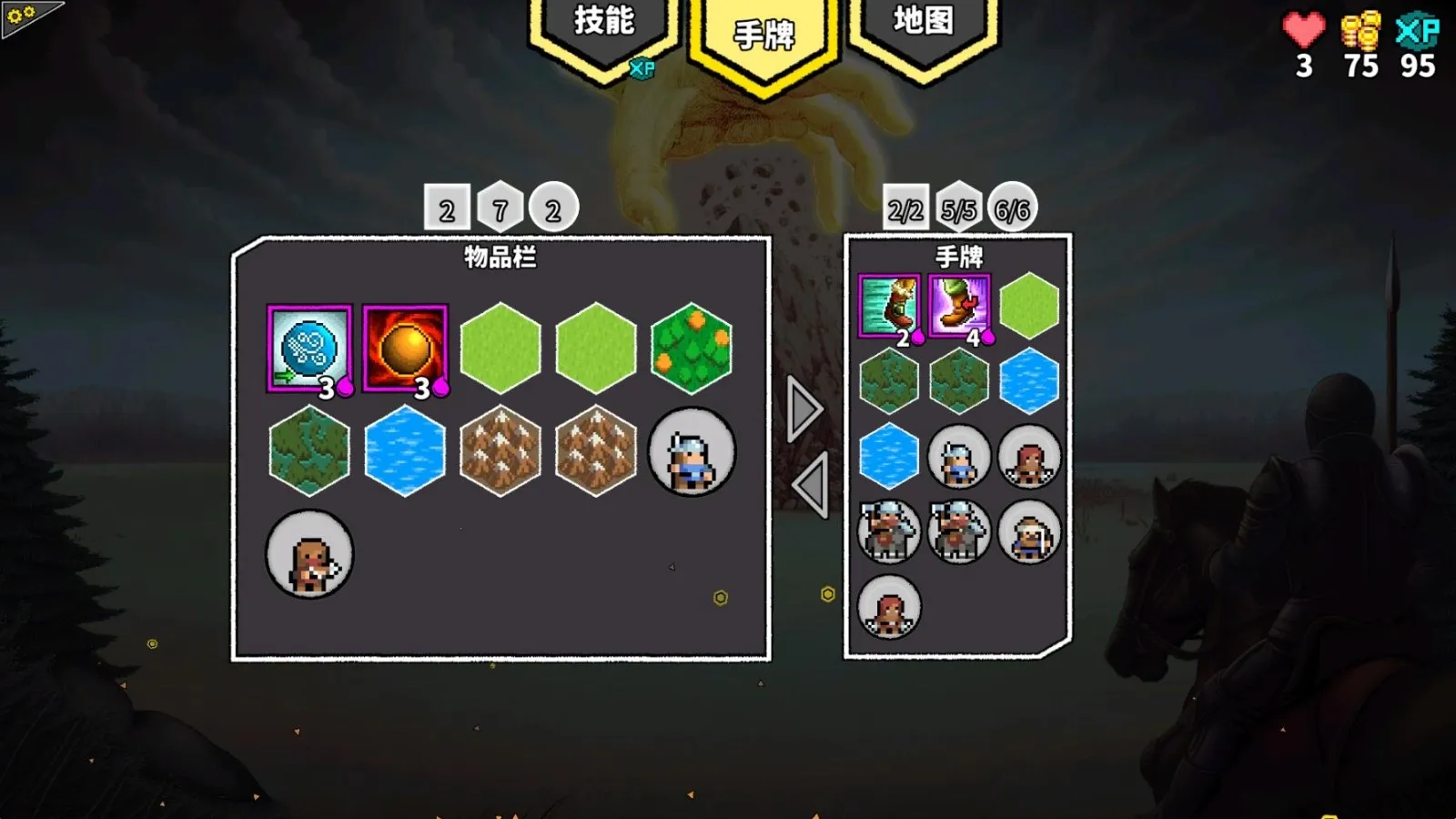
Task: Click the gold coins icon showing 75
Action: [x=1360, y=27]
